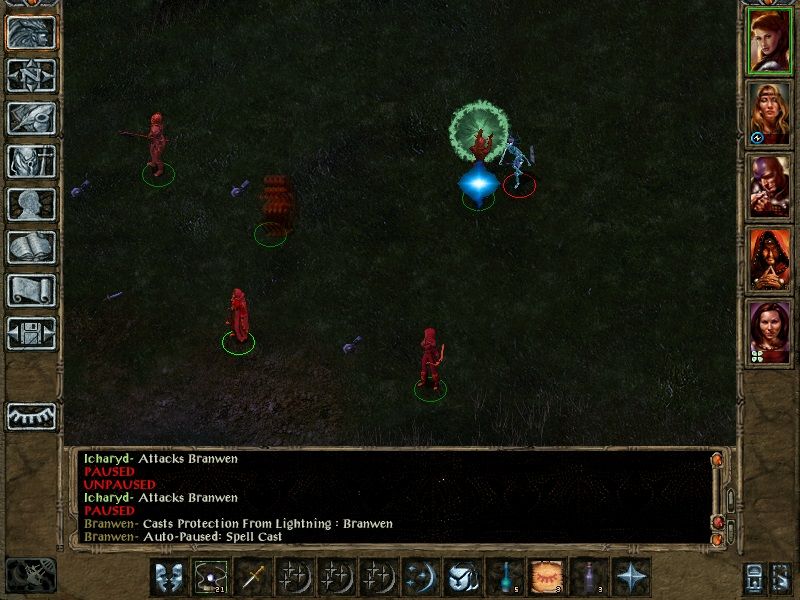Select the sword weapon slot
This screenshot has height=600, width=800.
(x=253, y=577)
